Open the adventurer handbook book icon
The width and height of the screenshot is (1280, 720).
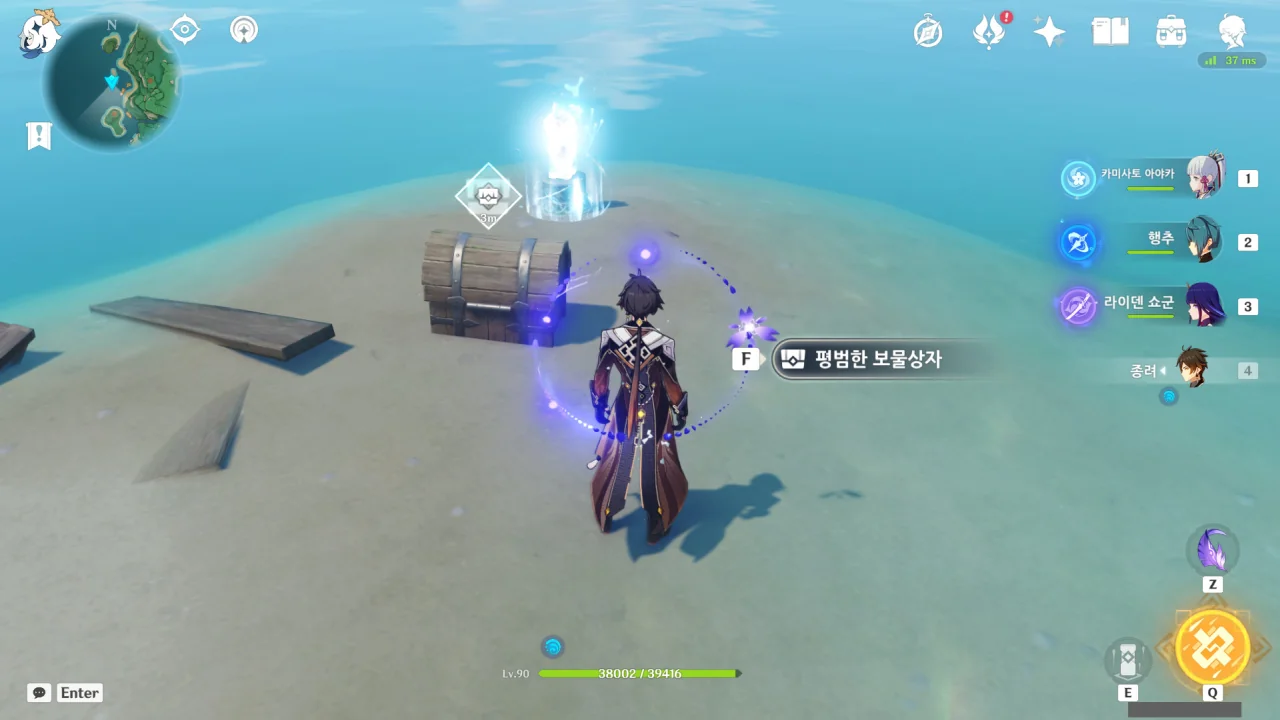pyautogui.click(x=1110, y=32)
